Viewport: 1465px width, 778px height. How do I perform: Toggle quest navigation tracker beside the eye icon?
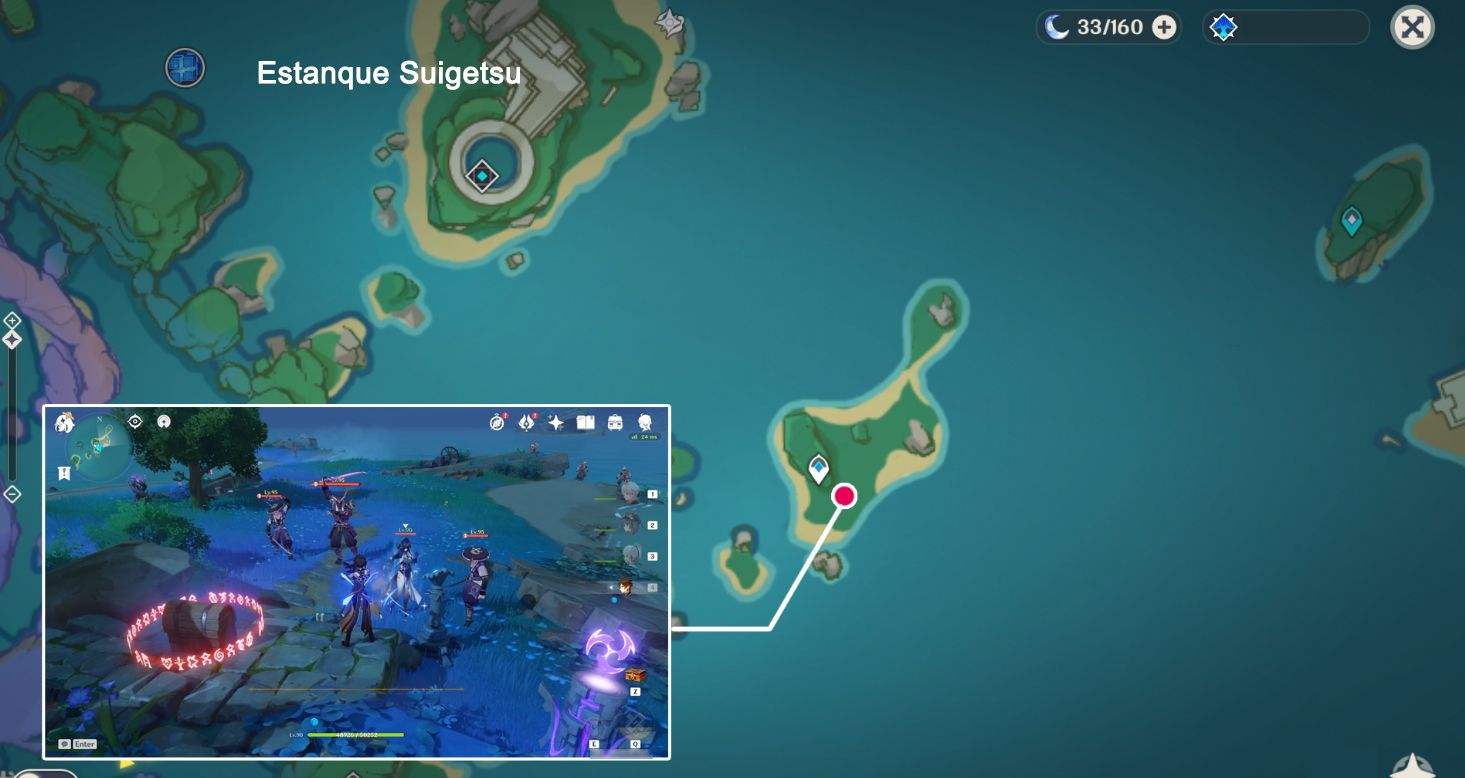tap(163, 422)
